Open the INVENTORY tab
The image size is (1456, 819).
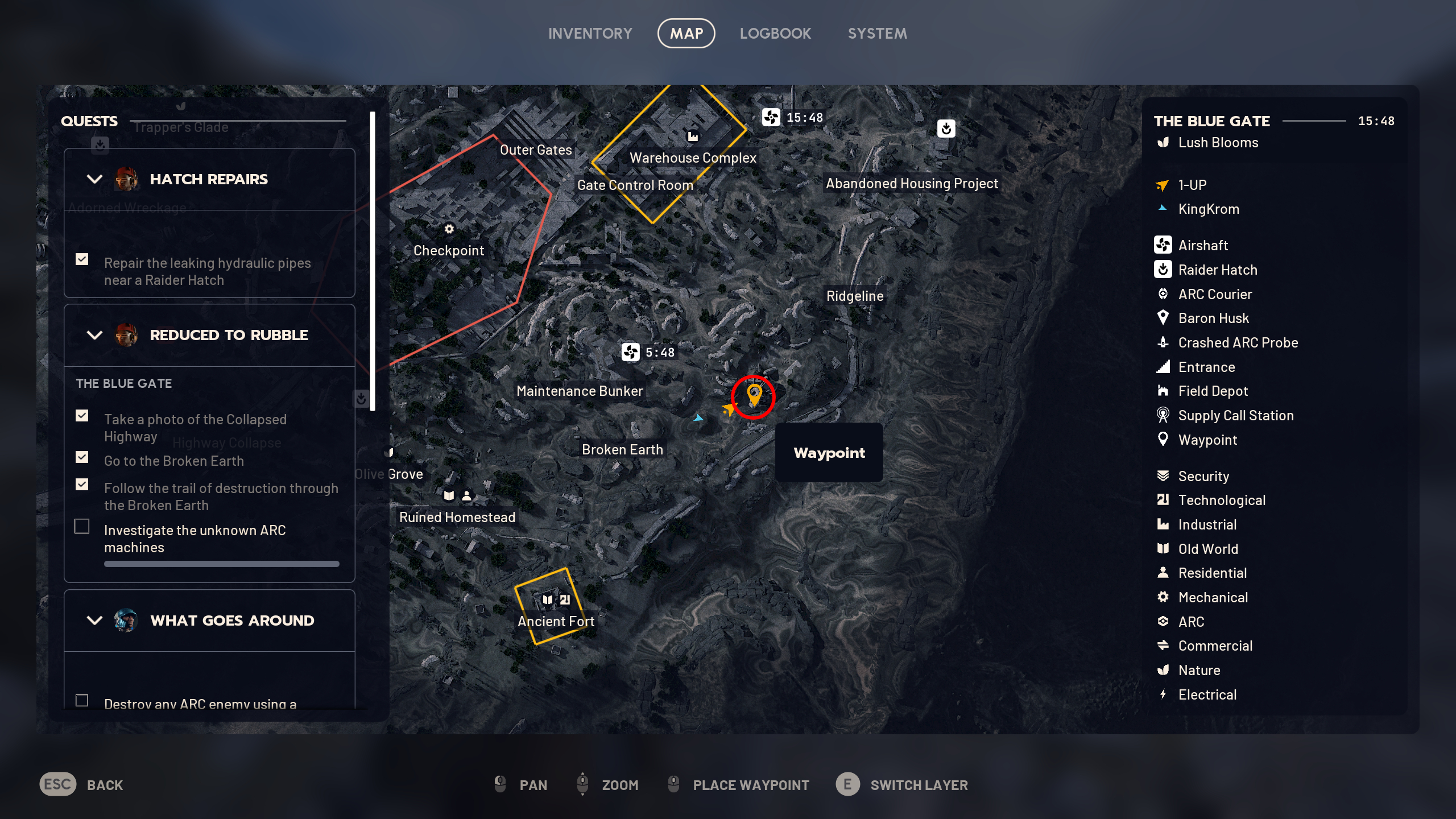click(x=590, y=33)
